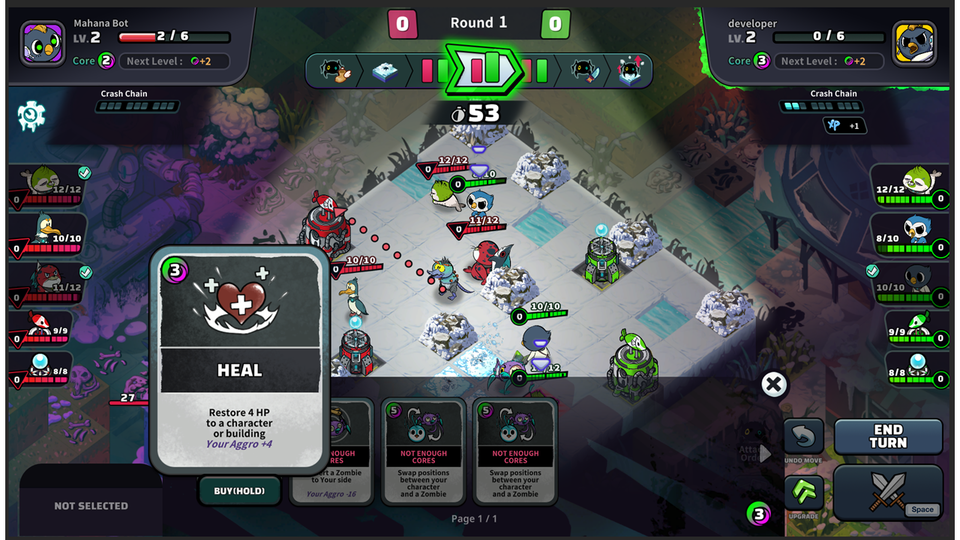Screen dimensions: 960x540
Task: Expand the Attack Order panel arrow
Action: 766,453
